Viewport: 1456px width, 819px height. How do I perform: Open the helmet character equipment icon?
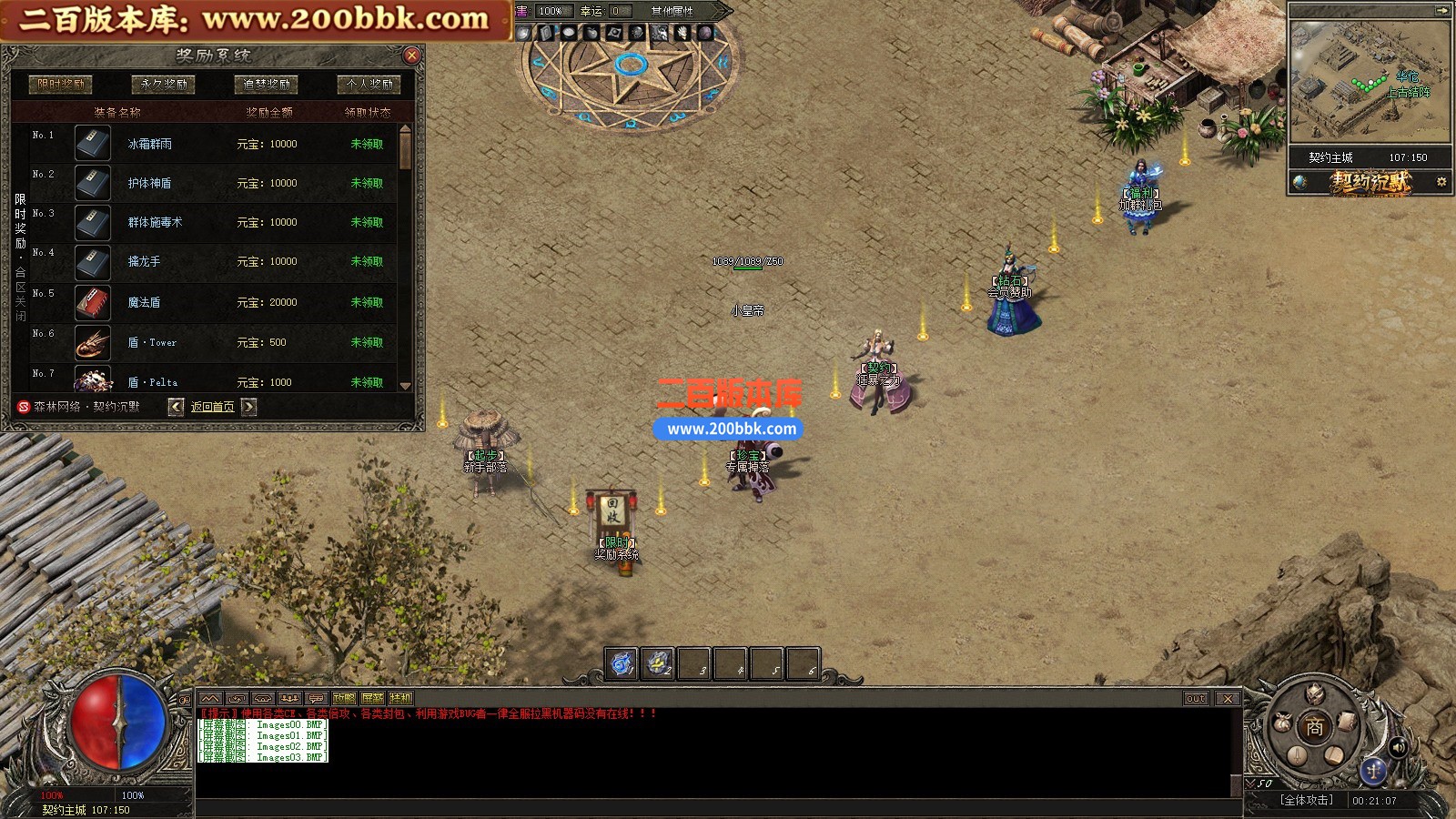point(1315,695)
